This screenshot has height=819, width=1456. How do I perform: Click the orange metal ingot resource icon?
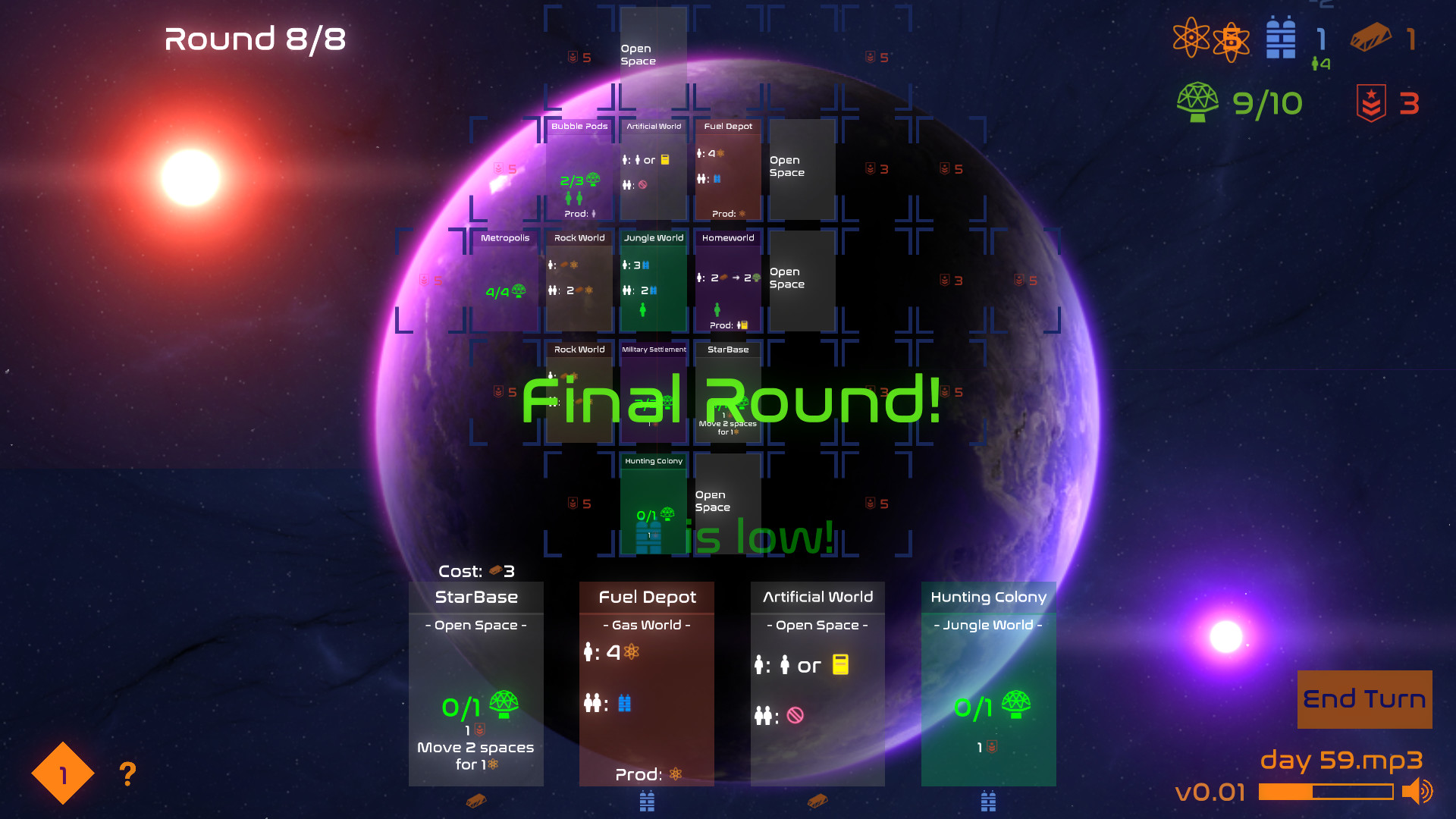point(1369,38)
